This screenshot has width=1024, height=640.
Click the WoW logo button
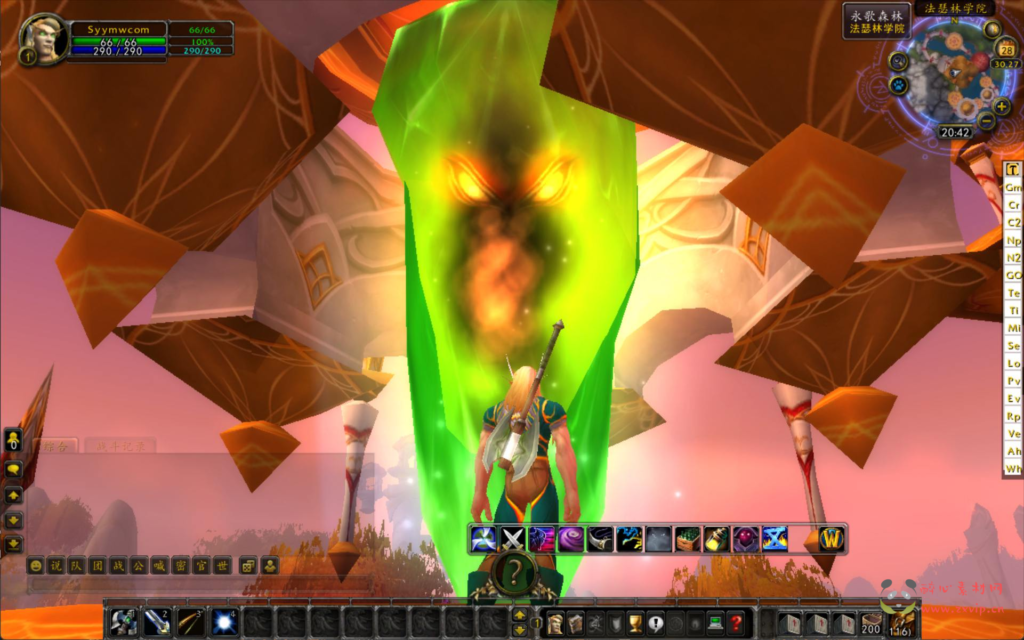pyautogui.click(x=832, y=539)
